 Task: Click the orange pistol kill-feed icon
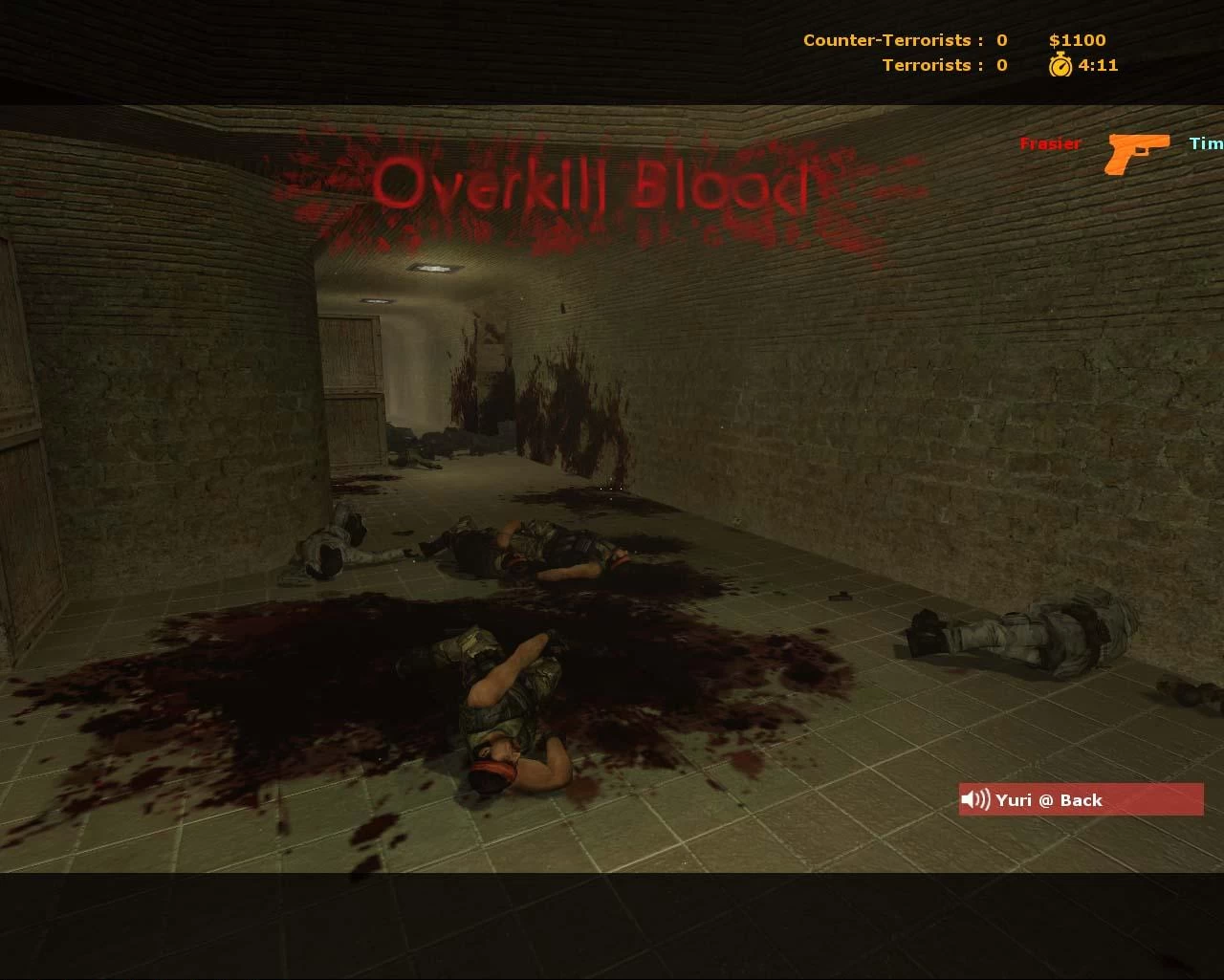(1138, 152)
